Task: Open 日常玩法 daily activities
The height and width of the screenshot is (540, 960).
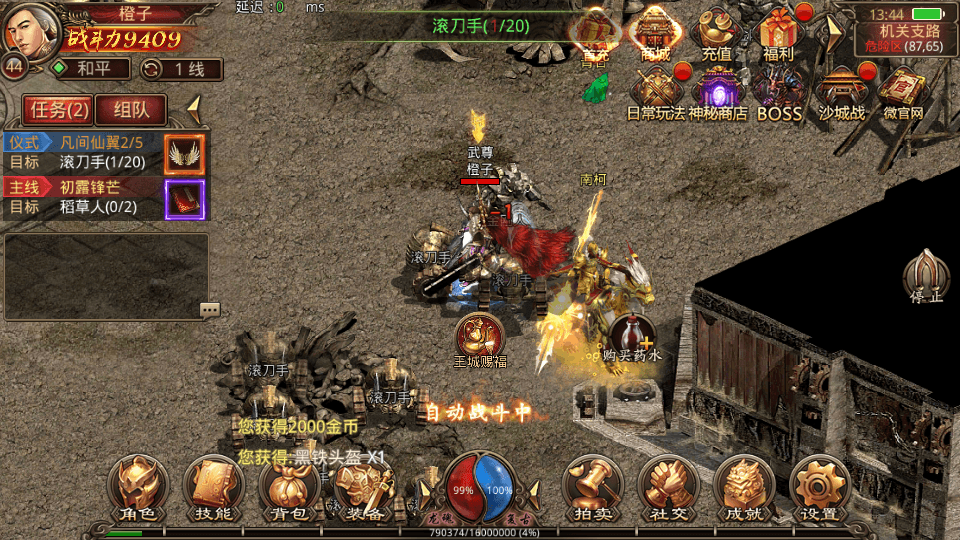Action: [656, 92]
